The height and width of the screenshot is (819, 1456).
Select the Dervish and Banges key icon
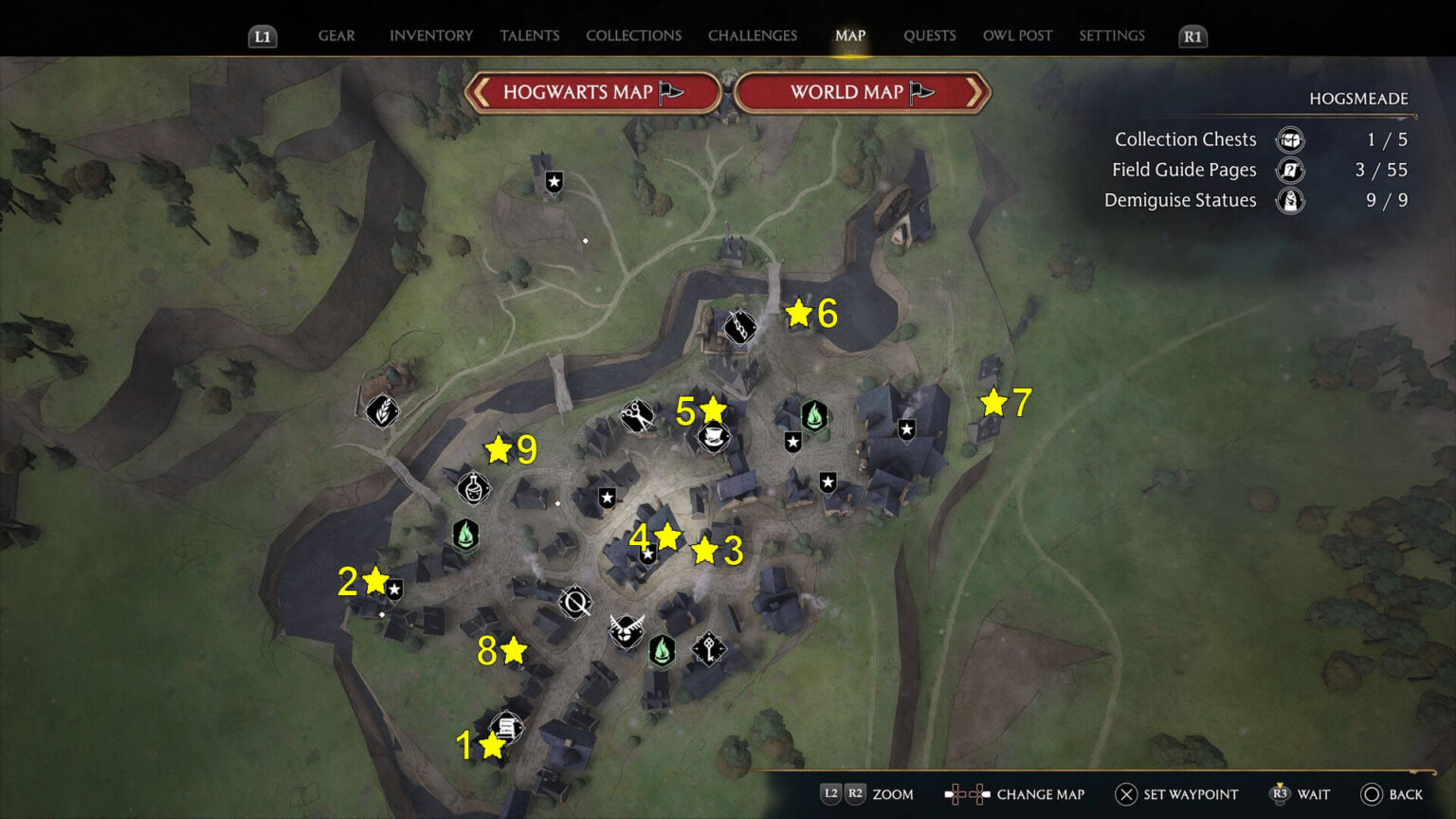click(x=707, y=649)
